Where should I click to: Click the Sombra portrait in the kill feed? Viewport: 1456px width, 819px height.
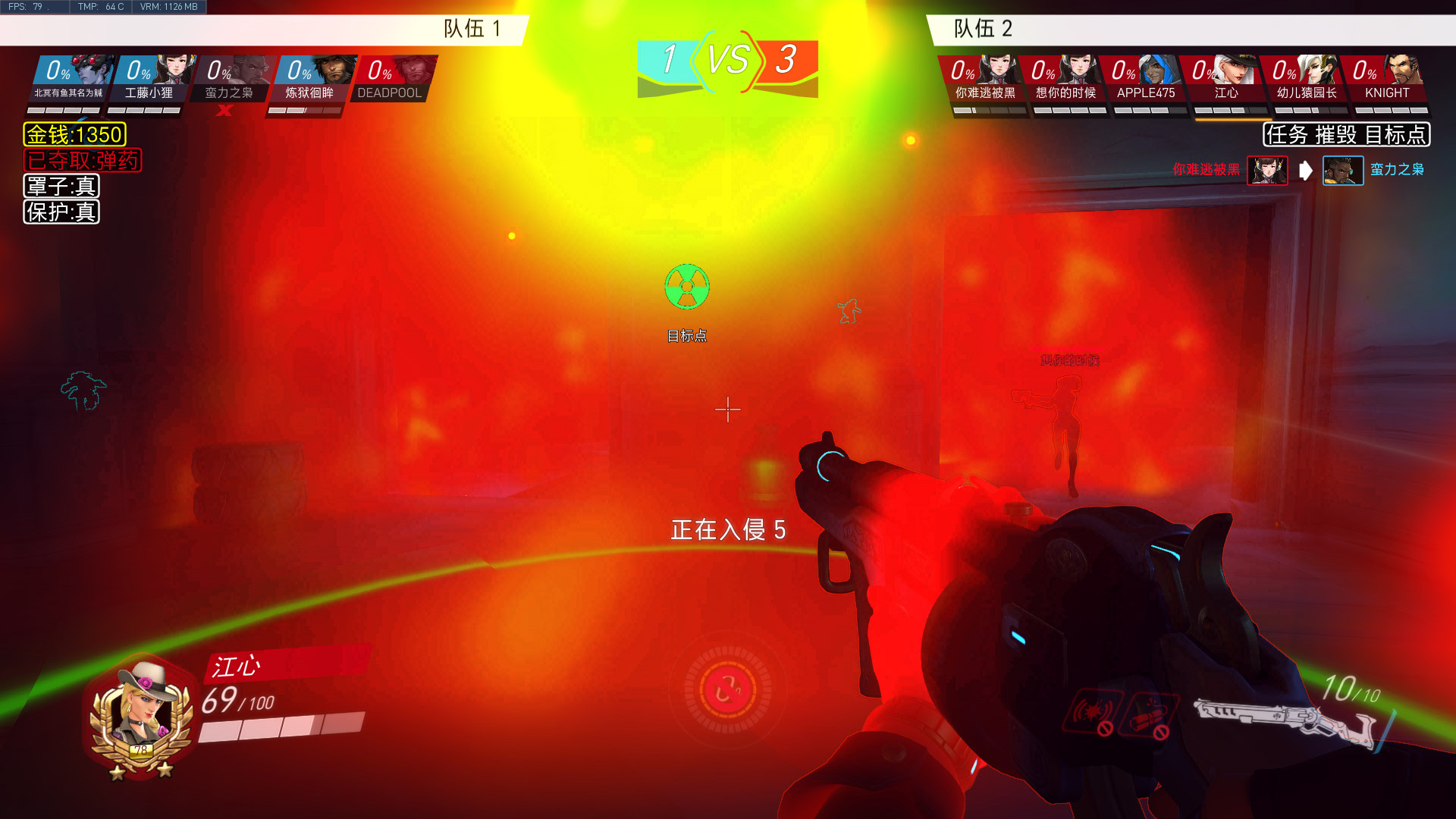click(x=1267, y=171)
